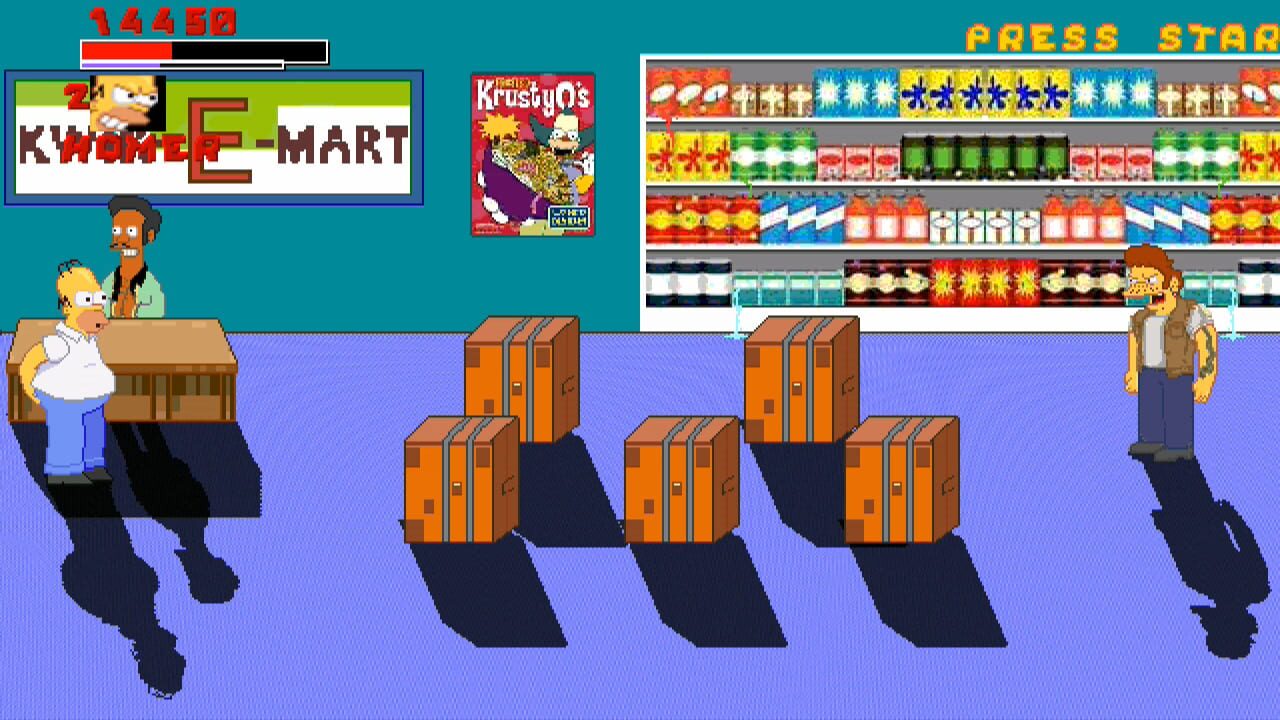Toggle Homer's remaining health bar
Viewport: 1280px width, 720px height.
coord(125,50)
